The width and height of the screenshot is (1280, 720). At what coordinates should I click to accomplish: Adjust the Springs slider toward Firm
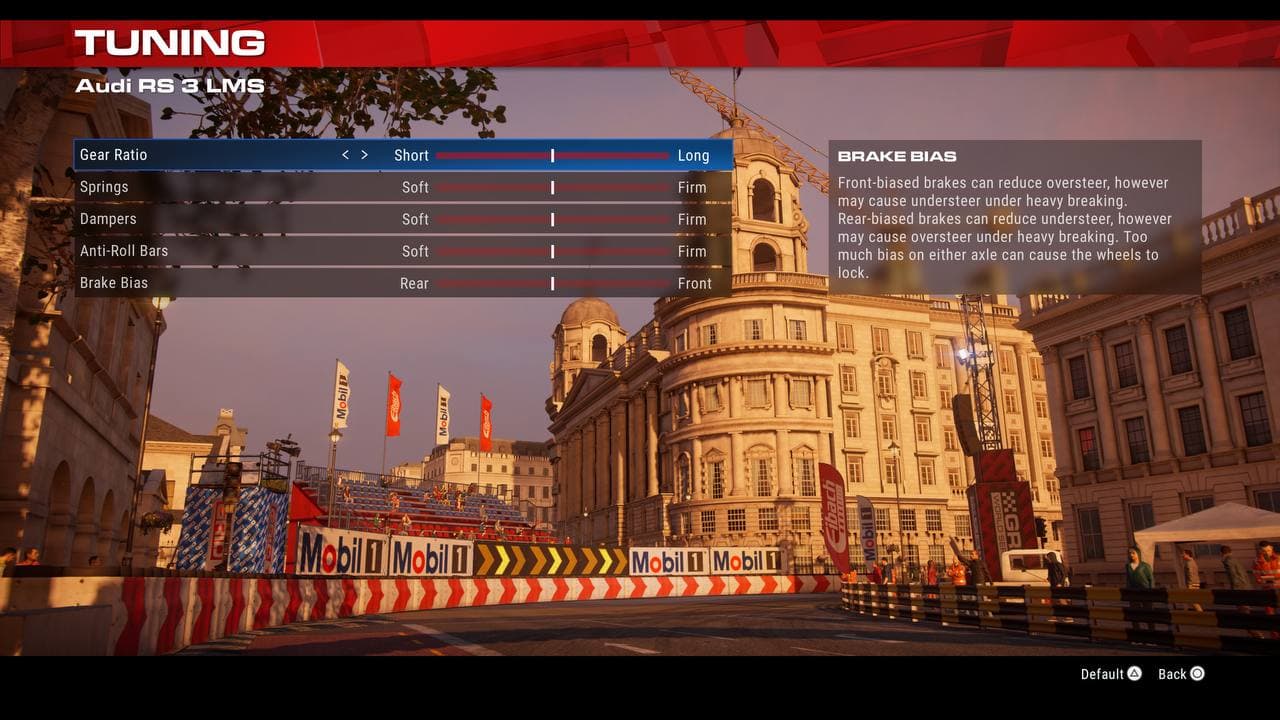(x=640, y=187)
